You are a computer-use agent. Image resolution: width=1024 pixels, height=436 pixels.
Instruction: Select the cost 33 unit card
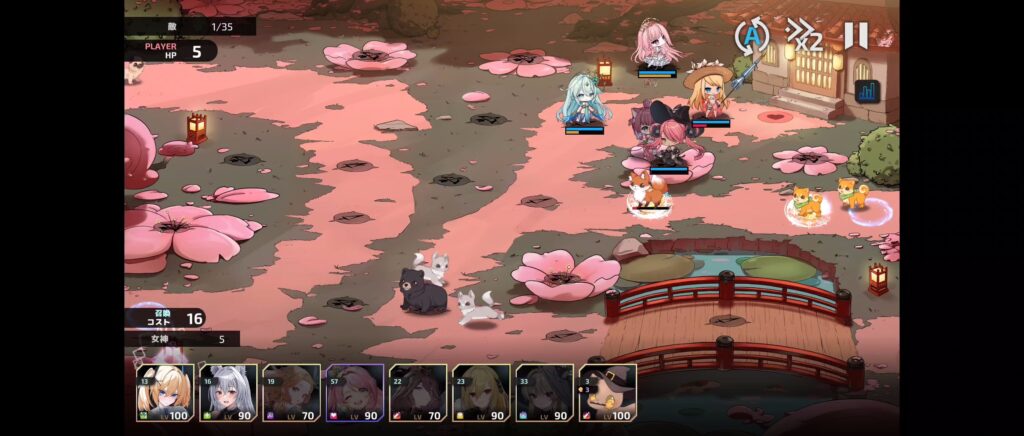544,392
